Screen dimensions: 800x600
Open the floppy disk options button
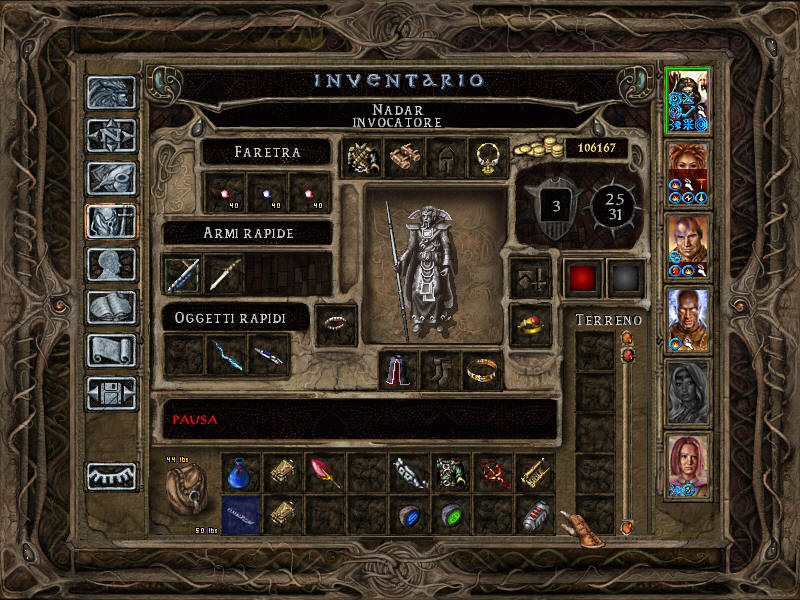point(111,393)
